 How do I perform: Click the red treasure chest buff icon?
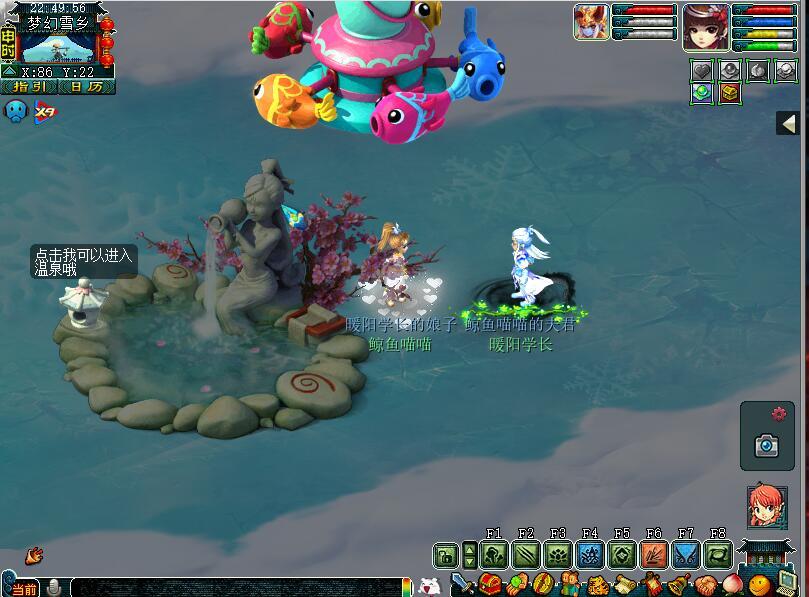click(730, 93)
